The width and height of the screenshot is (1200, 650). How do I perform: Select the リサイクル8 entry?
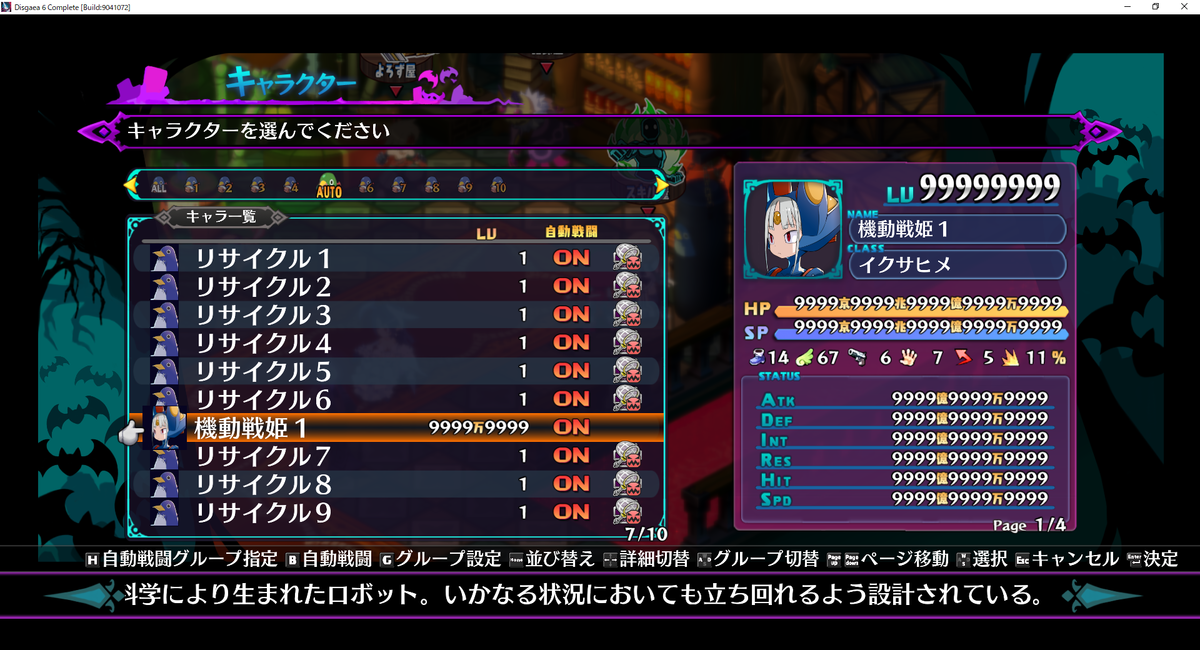tap(263, 484)
